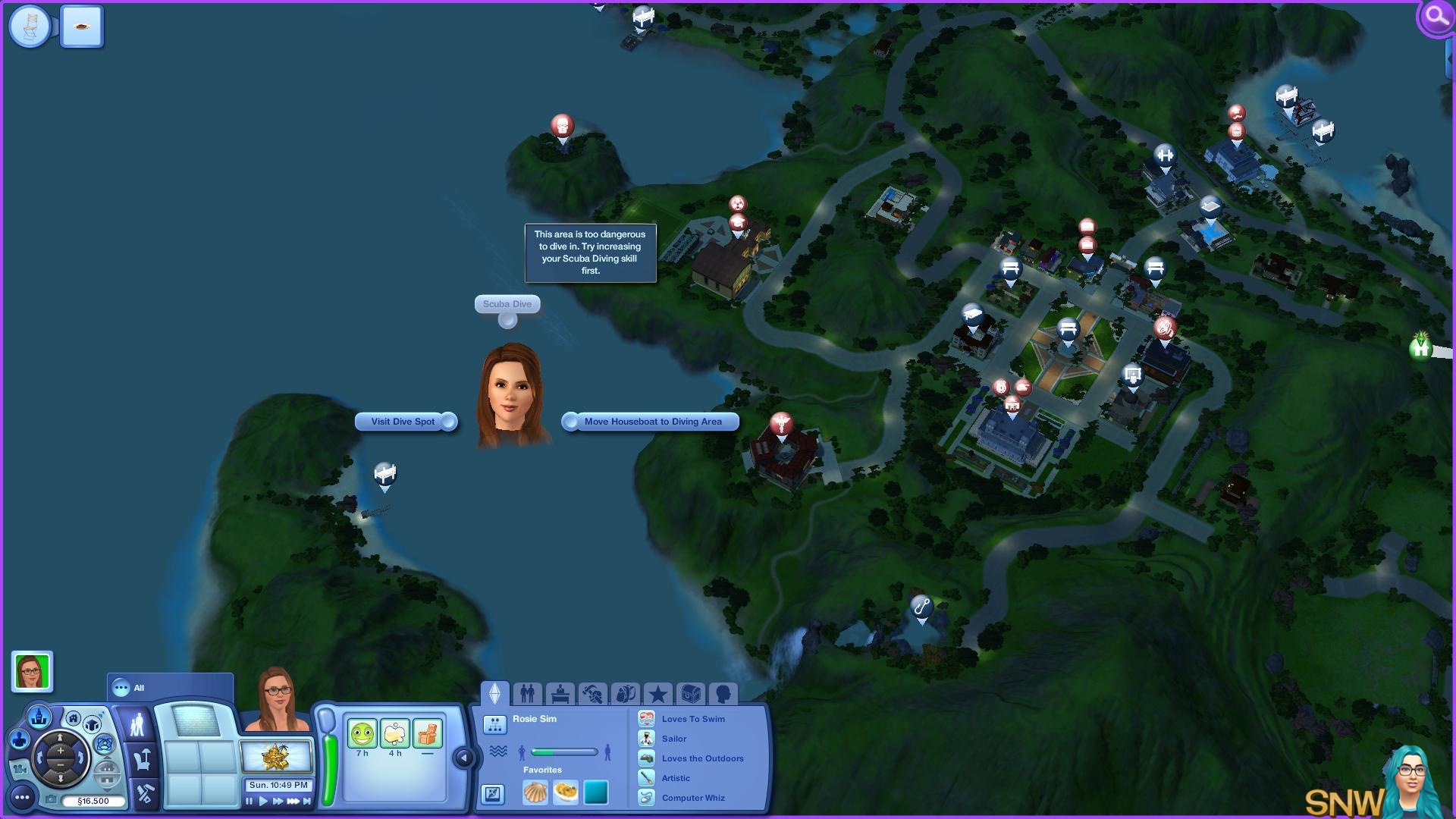Select Move Houseboat to Diving Area
This screenshot has height=819, width=1456.
(x=652, y=422)
